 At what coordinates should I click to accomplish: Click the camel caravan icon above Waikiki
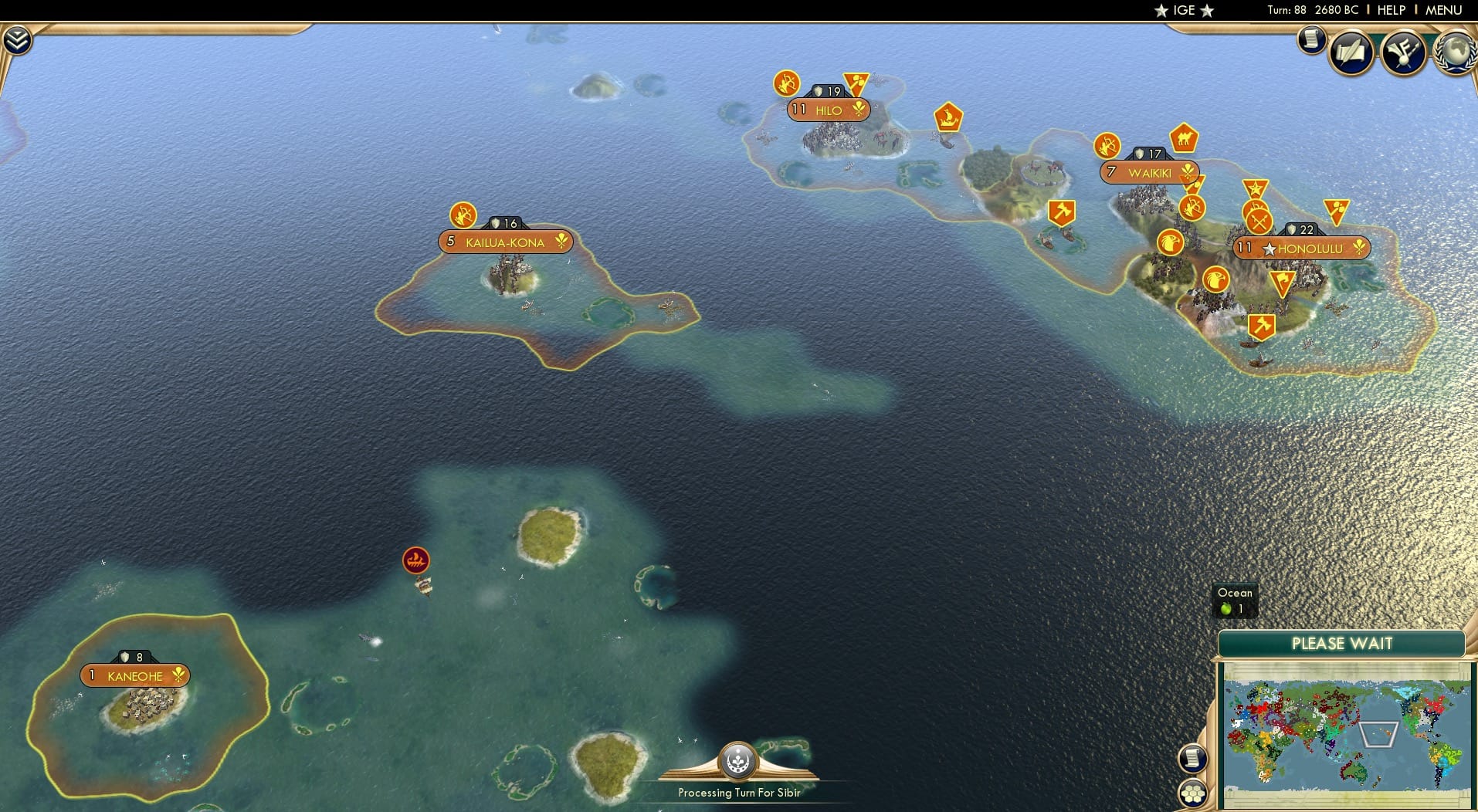coord(1184,139)
